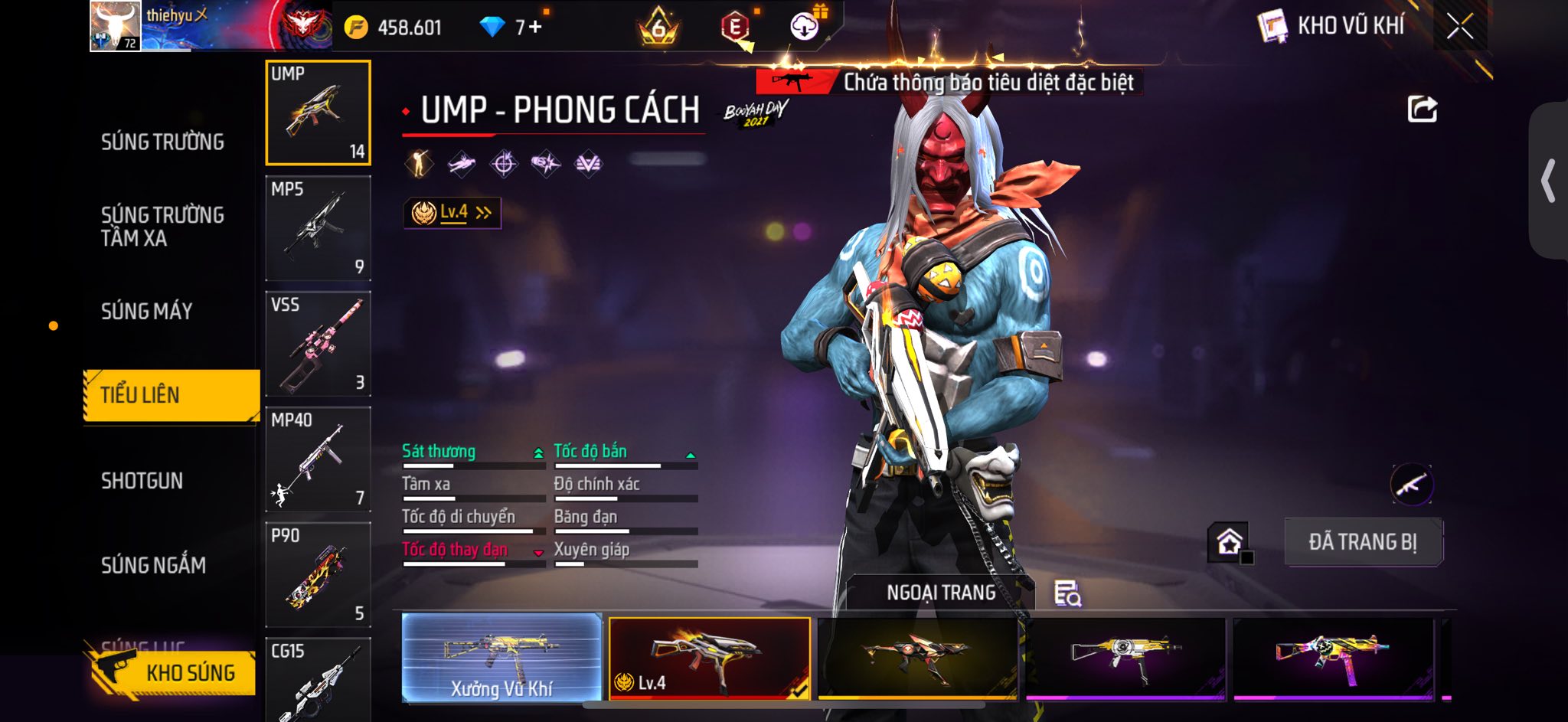
Task: Choose the SÚNG TRƯỜNG TẦM XA category
Action: click(162, 226)
